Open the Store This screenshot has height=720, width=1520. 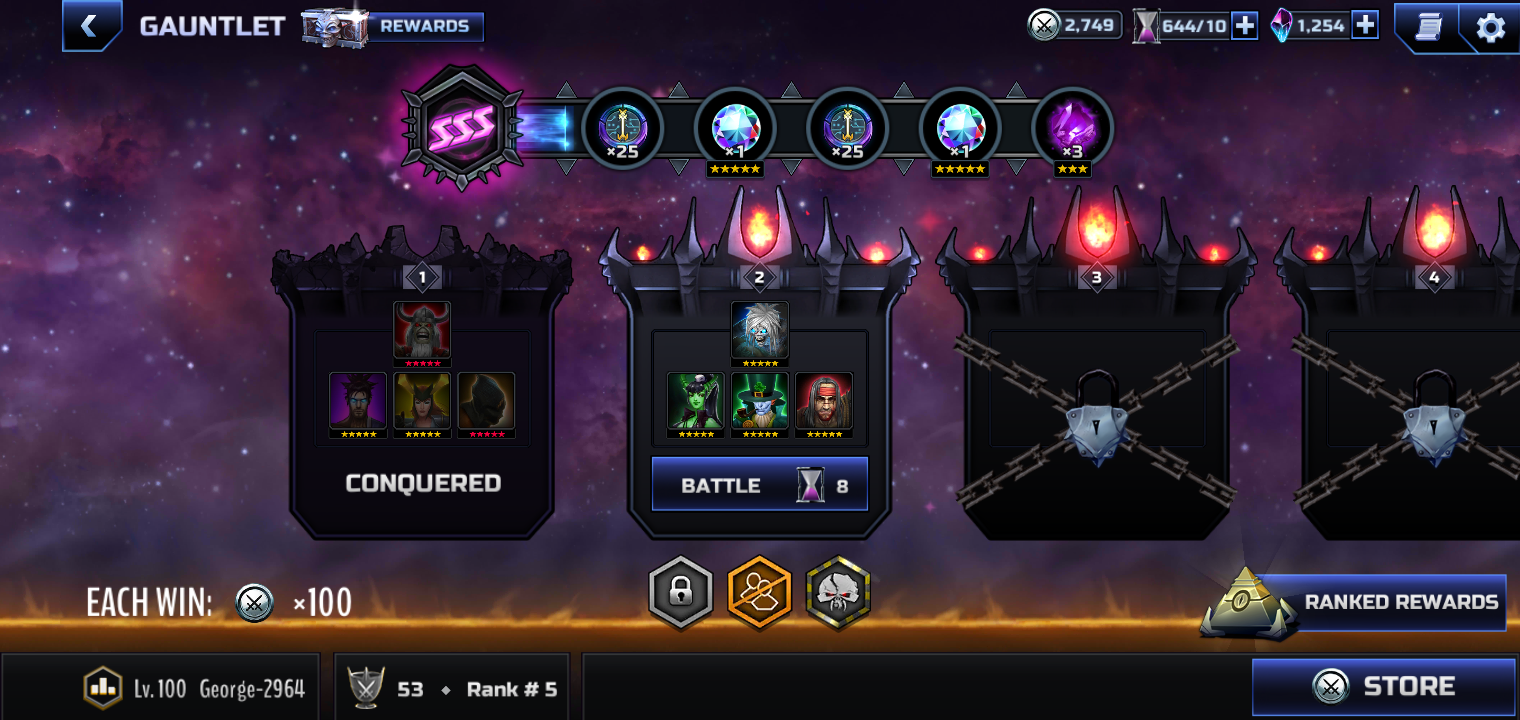click(x=1384, y=686)
